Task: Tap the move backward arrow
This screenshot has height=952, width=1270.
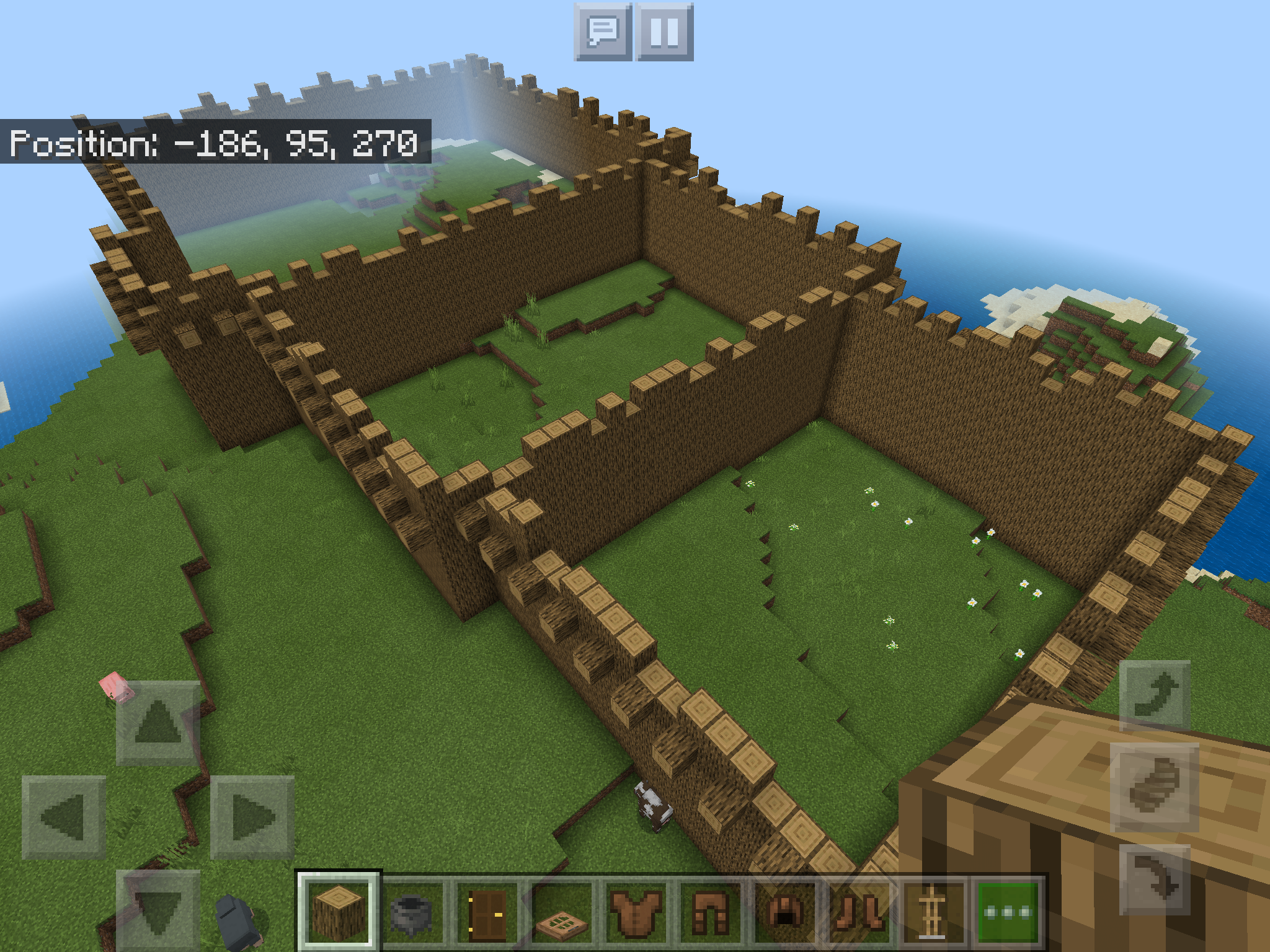Action: pos(158,910)
